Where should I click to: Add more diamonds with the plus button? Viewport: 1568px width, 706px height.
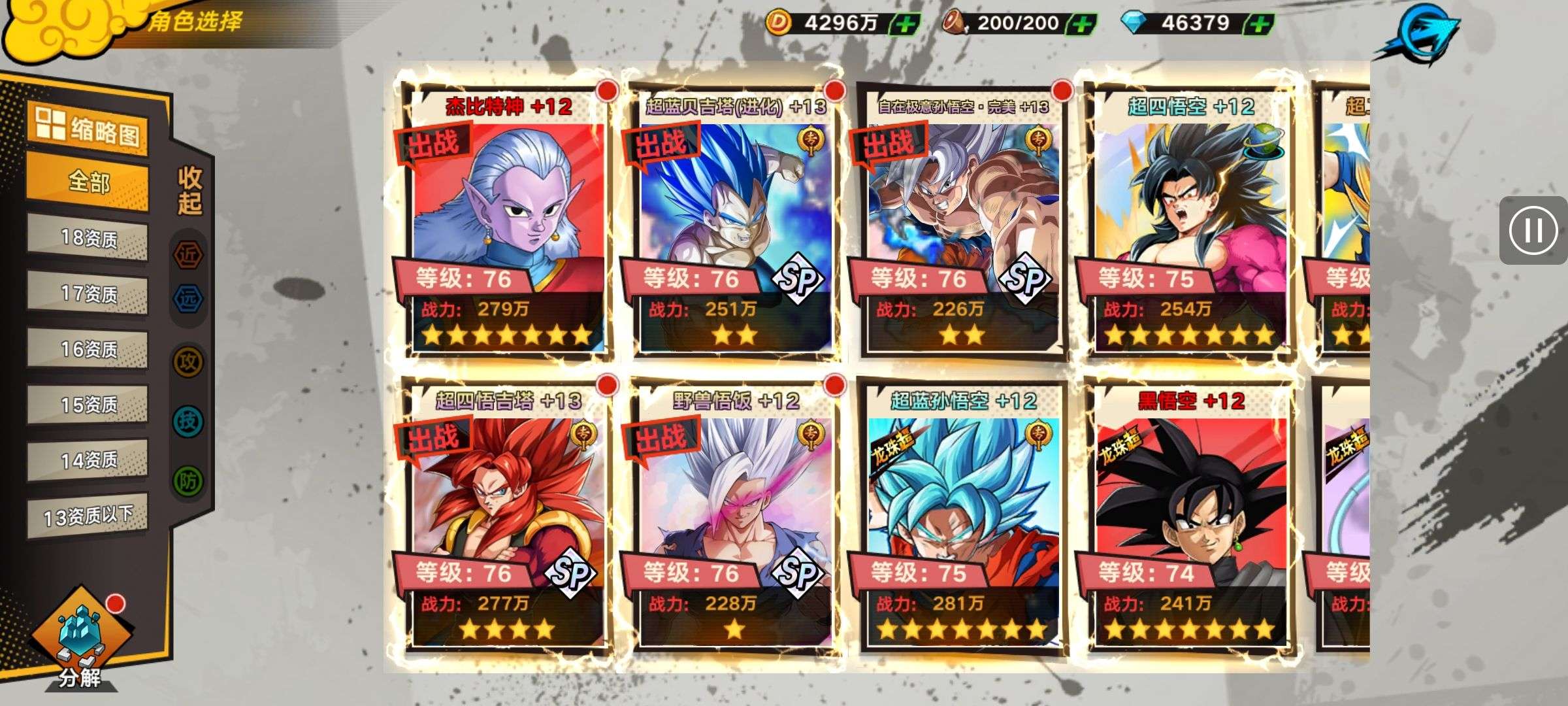click(1260, 25)
